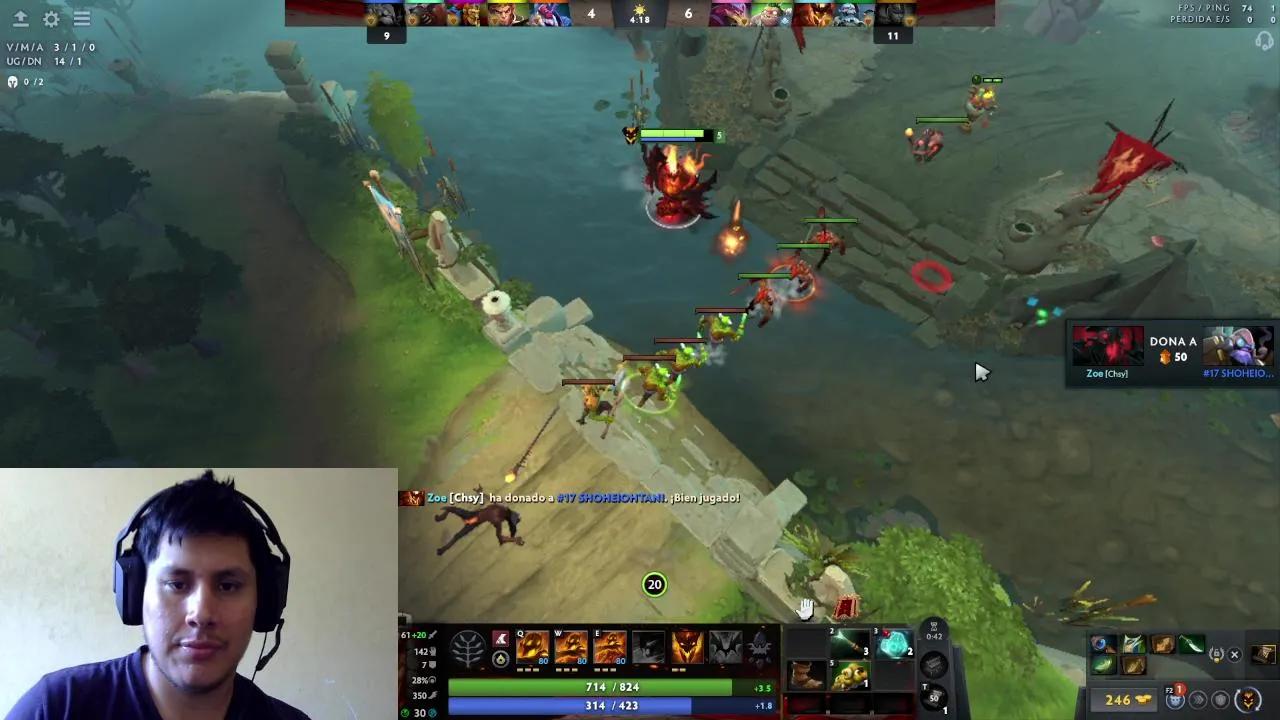Screen dimensions: 1280x720
Task: Open the hamburger main menu
Action: 82,18
